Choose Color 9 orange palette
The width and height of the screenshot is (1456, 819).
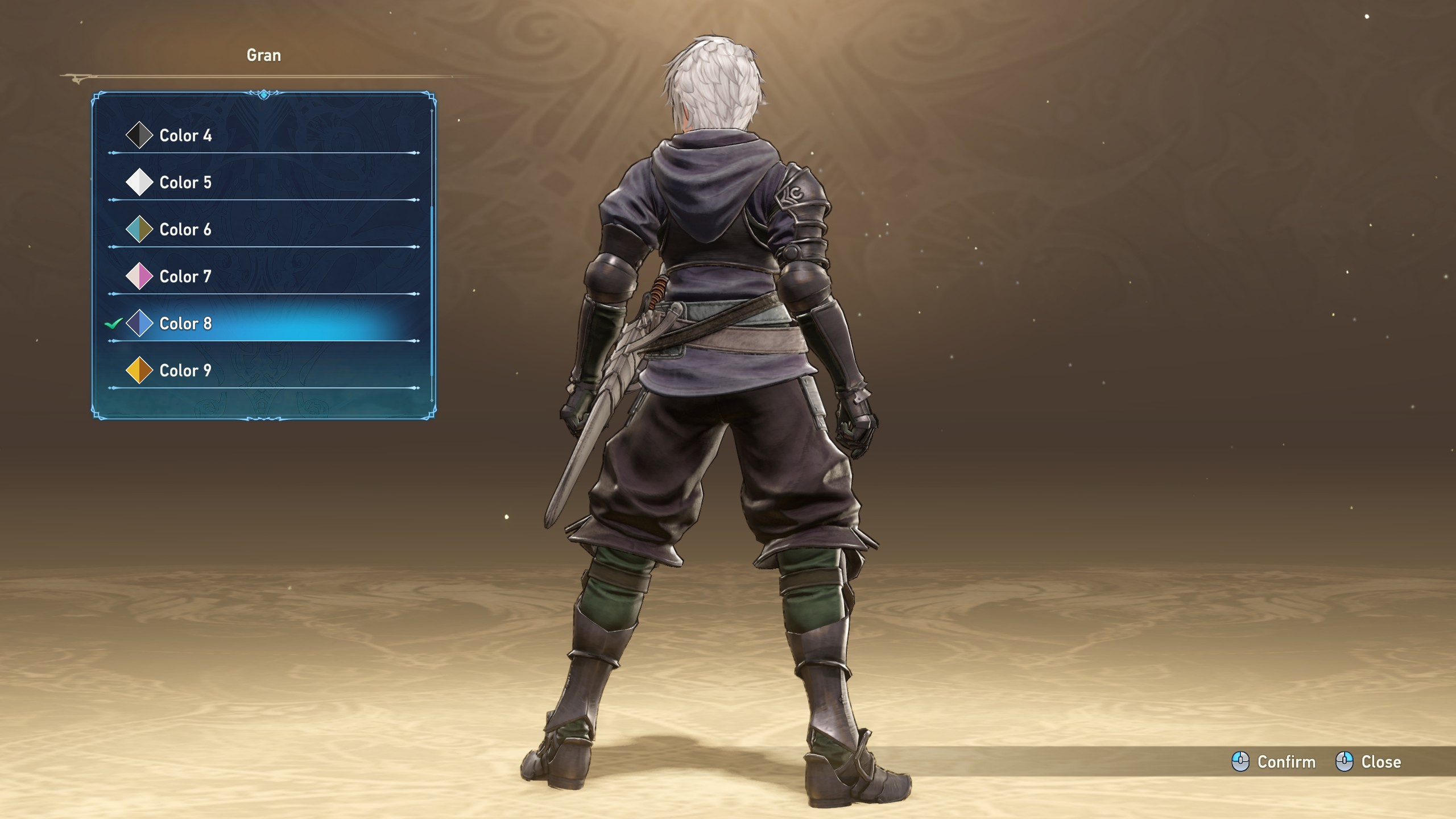tap(185, 371)
